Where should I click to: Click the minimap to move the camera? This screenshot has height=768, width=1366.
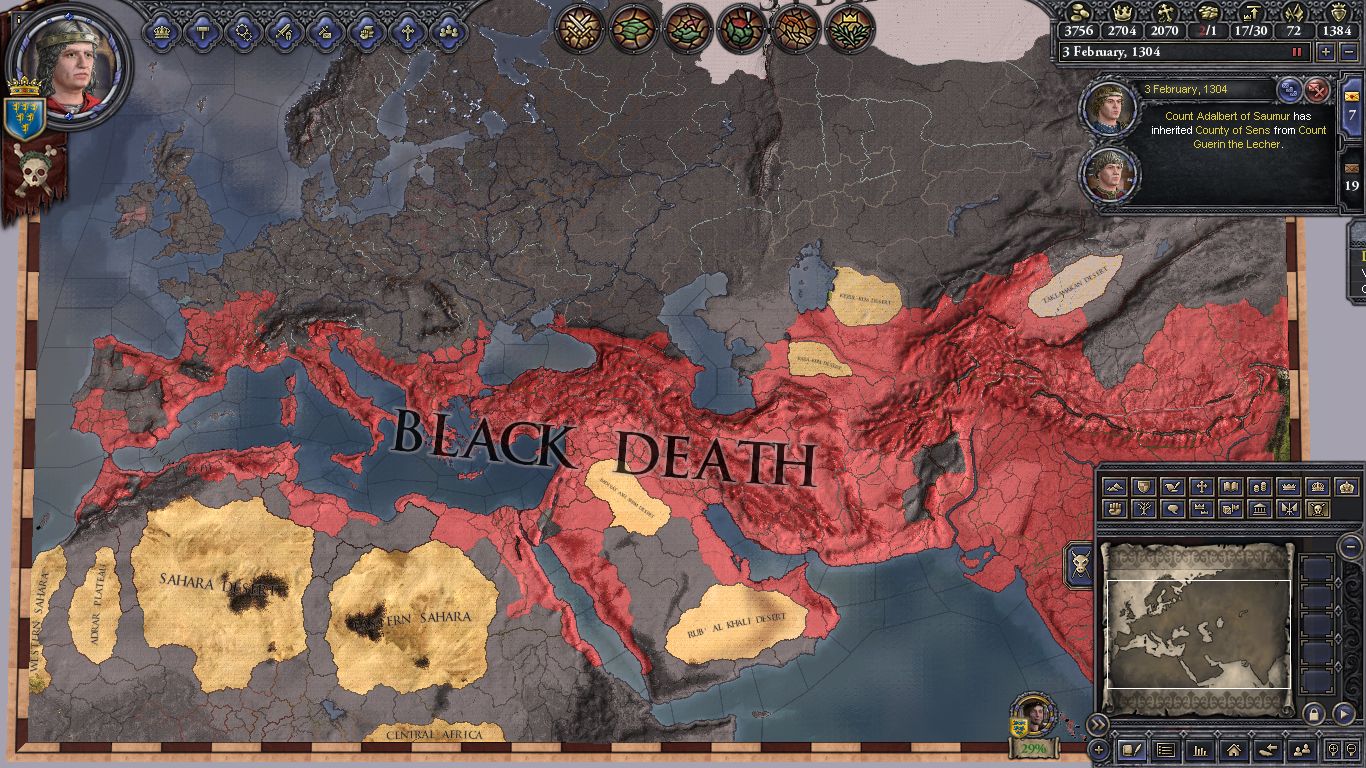(1197, 630)
